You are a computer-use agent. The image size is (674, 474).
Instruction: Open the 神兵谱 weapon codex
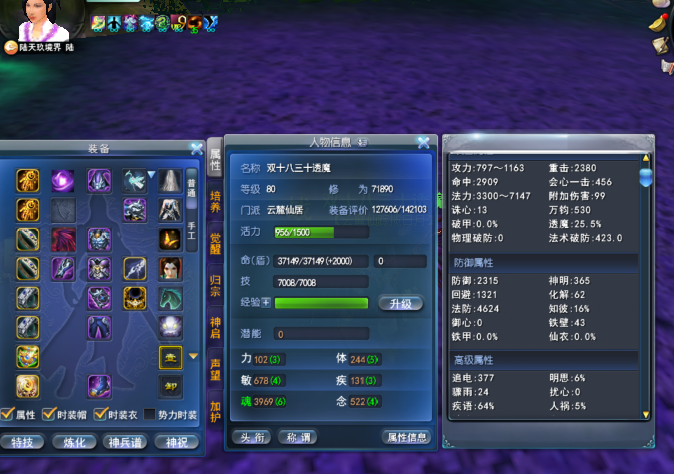(x=129, y=441)
